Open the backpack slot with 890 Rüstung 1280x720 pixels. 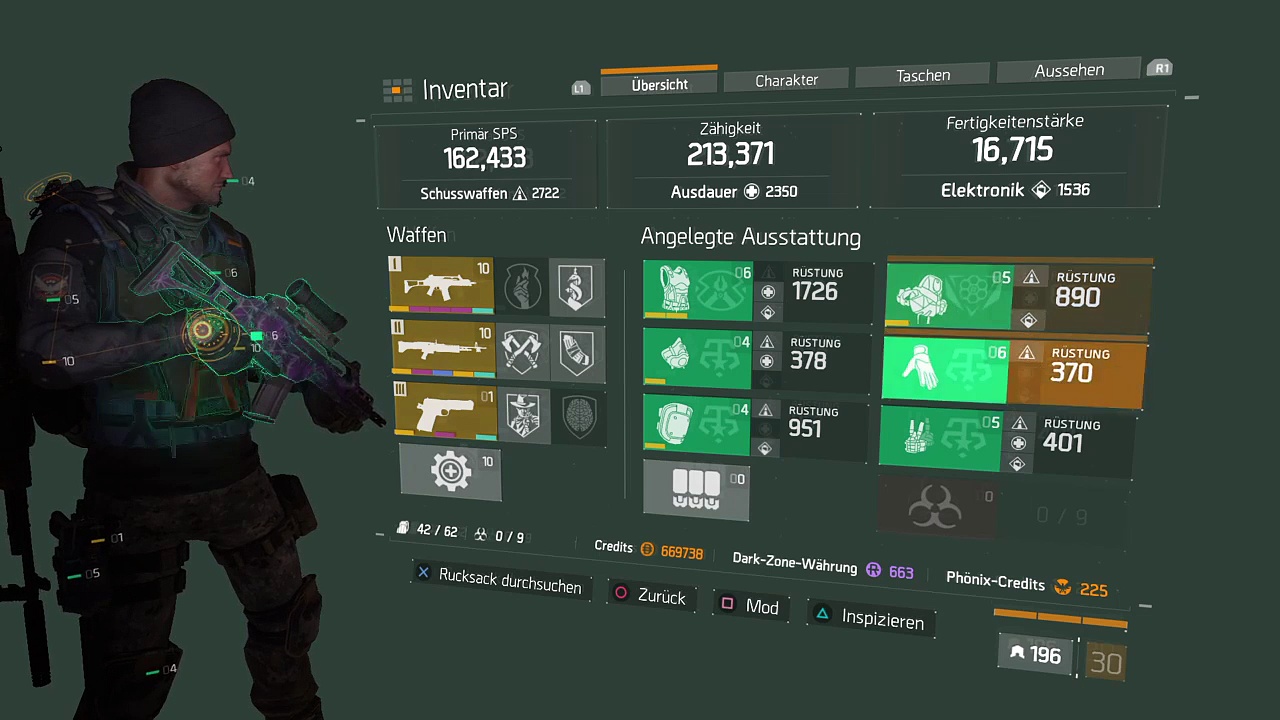949,297
